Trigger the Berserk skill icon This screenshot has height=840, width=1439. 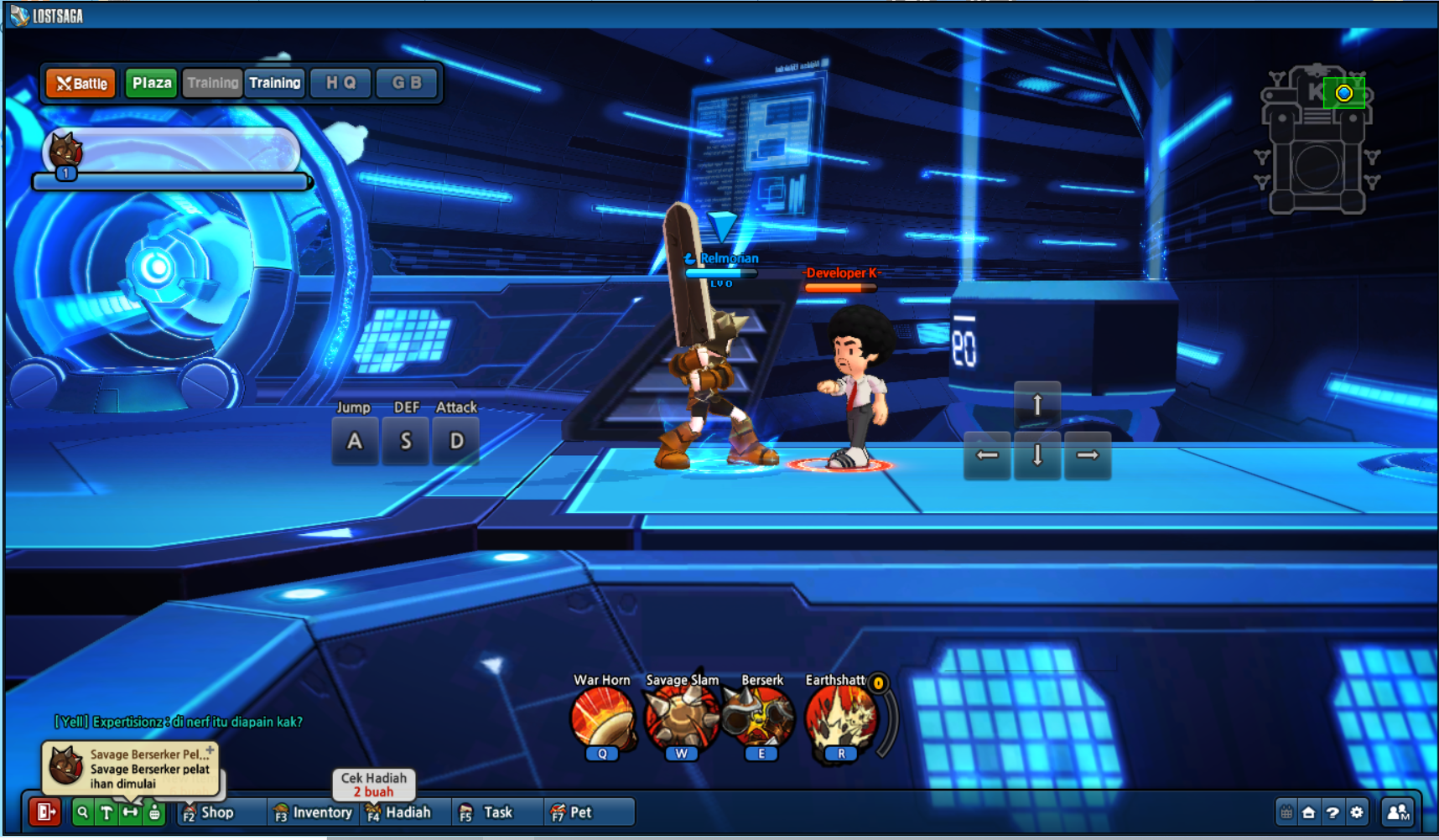click(x=760, y=718)
